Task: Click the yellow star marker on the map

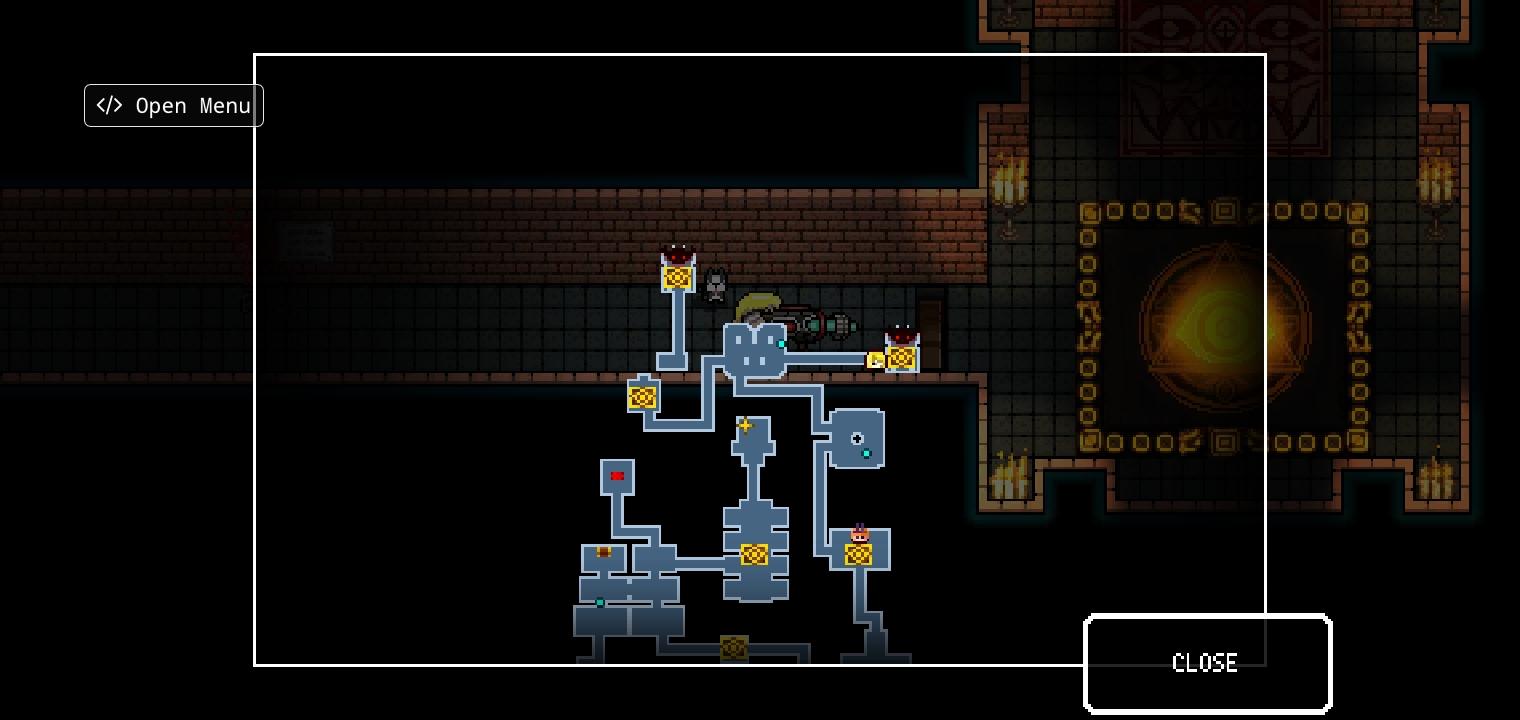Action: (x=745, y=426)
